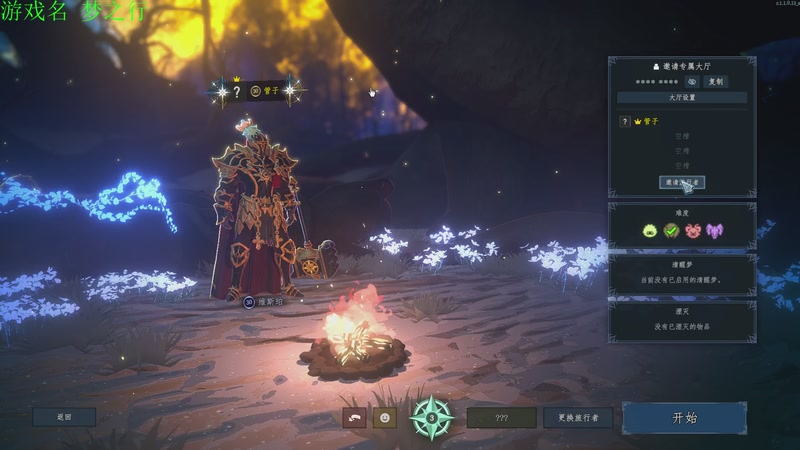This screenshot has height=450, width=800.
Task: Go back using the 返回 button
Action: 64,417
